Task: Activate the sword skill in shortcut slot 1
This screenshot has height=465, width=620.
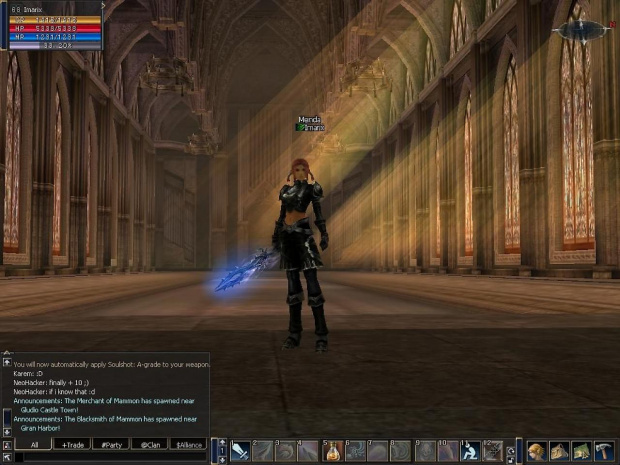Action: click(x=240, y=451)
